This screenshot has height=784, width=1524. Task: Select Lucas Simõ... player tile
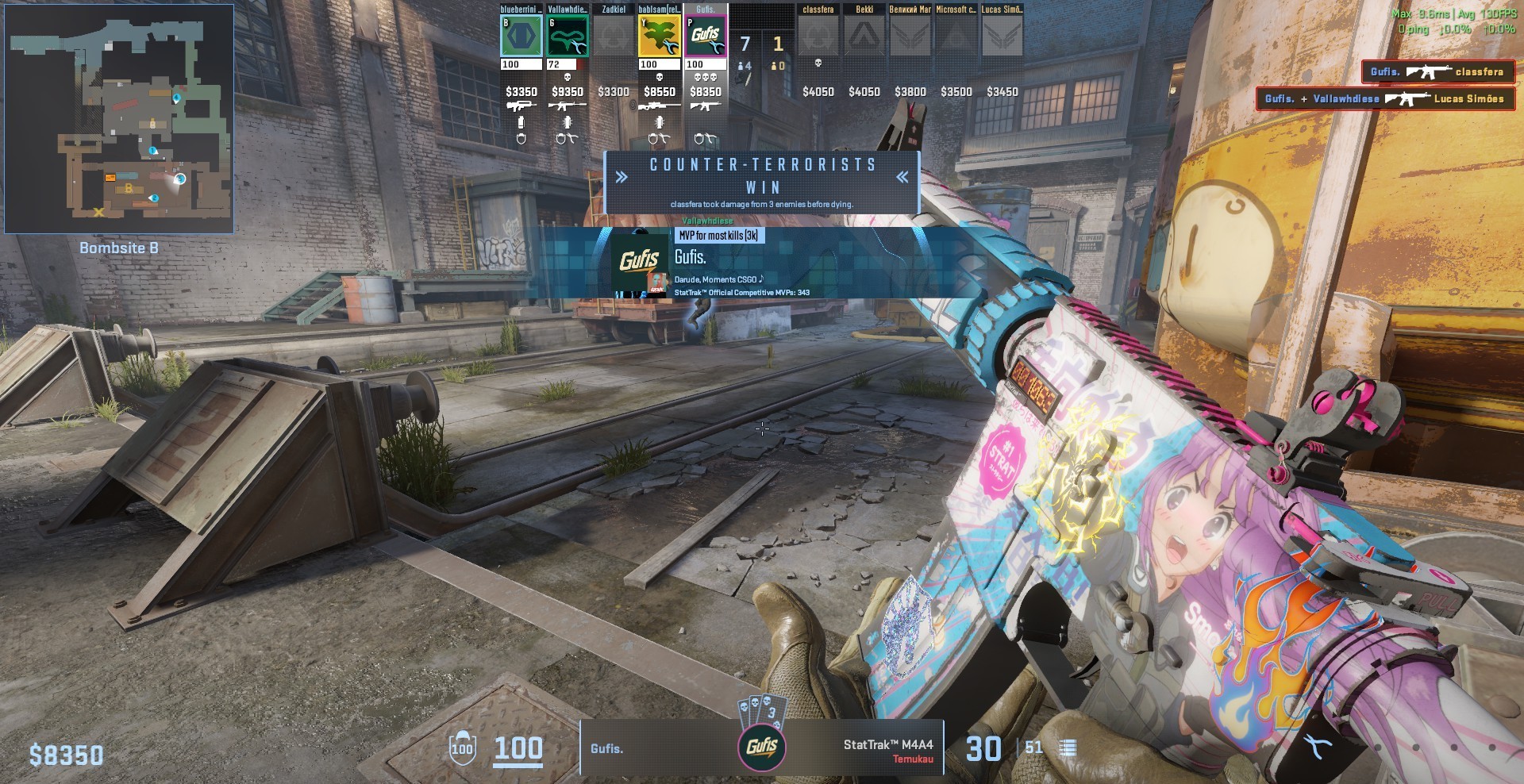[x=1003, y=37]
